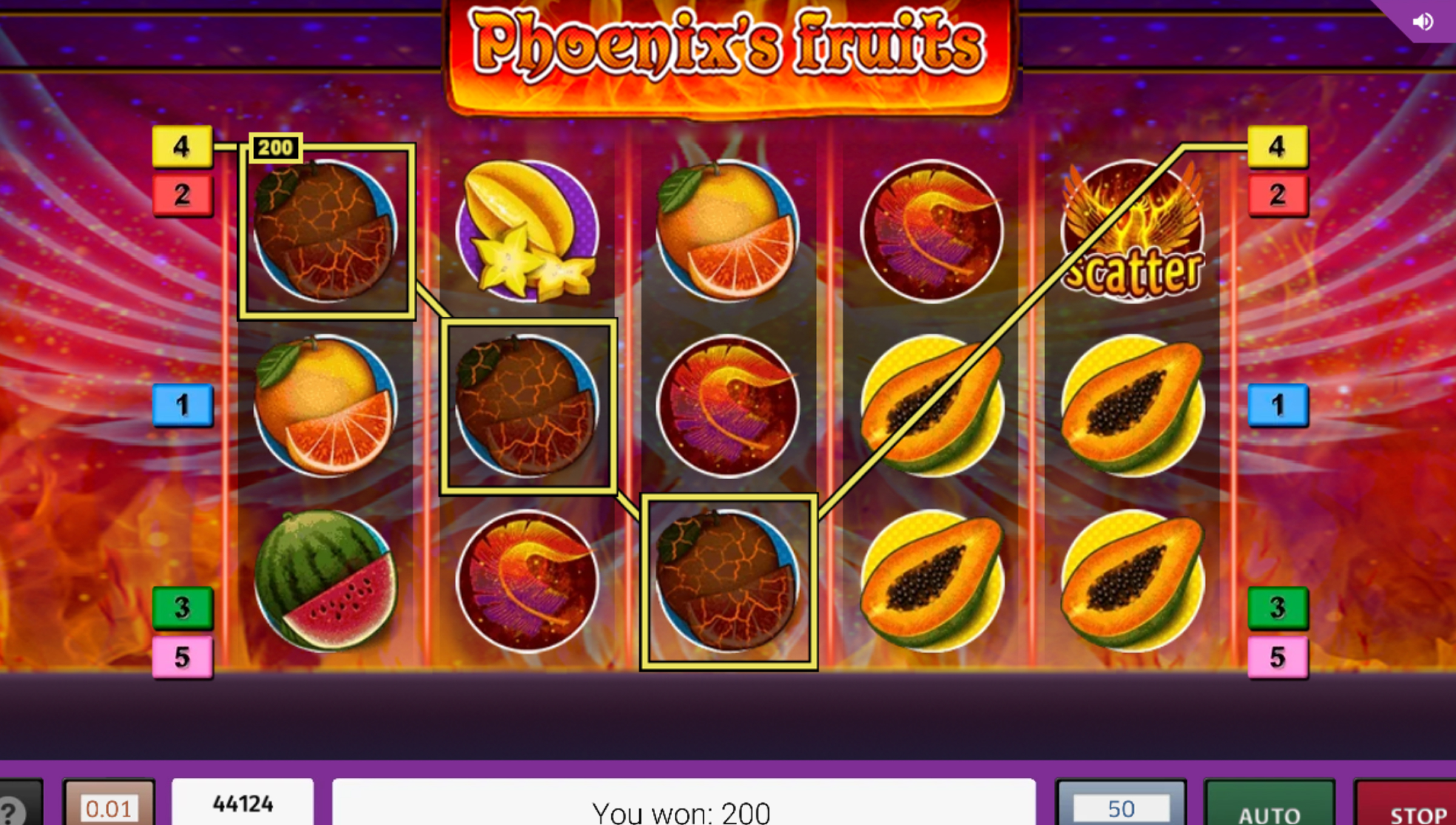Click pink payline 5 marker left of reels
This screenshot has width=1456, height=825.
[x=182, y=657]
